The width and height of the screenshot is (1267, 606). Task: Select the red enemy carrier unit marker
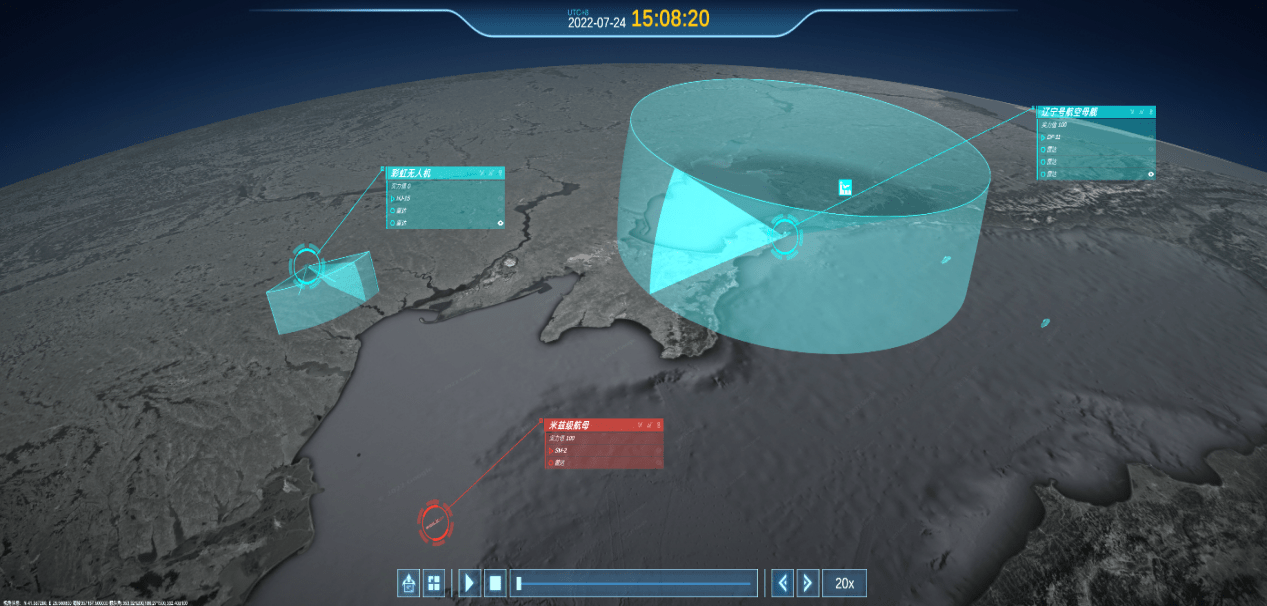pyautogui.click(x=435, y=521)
